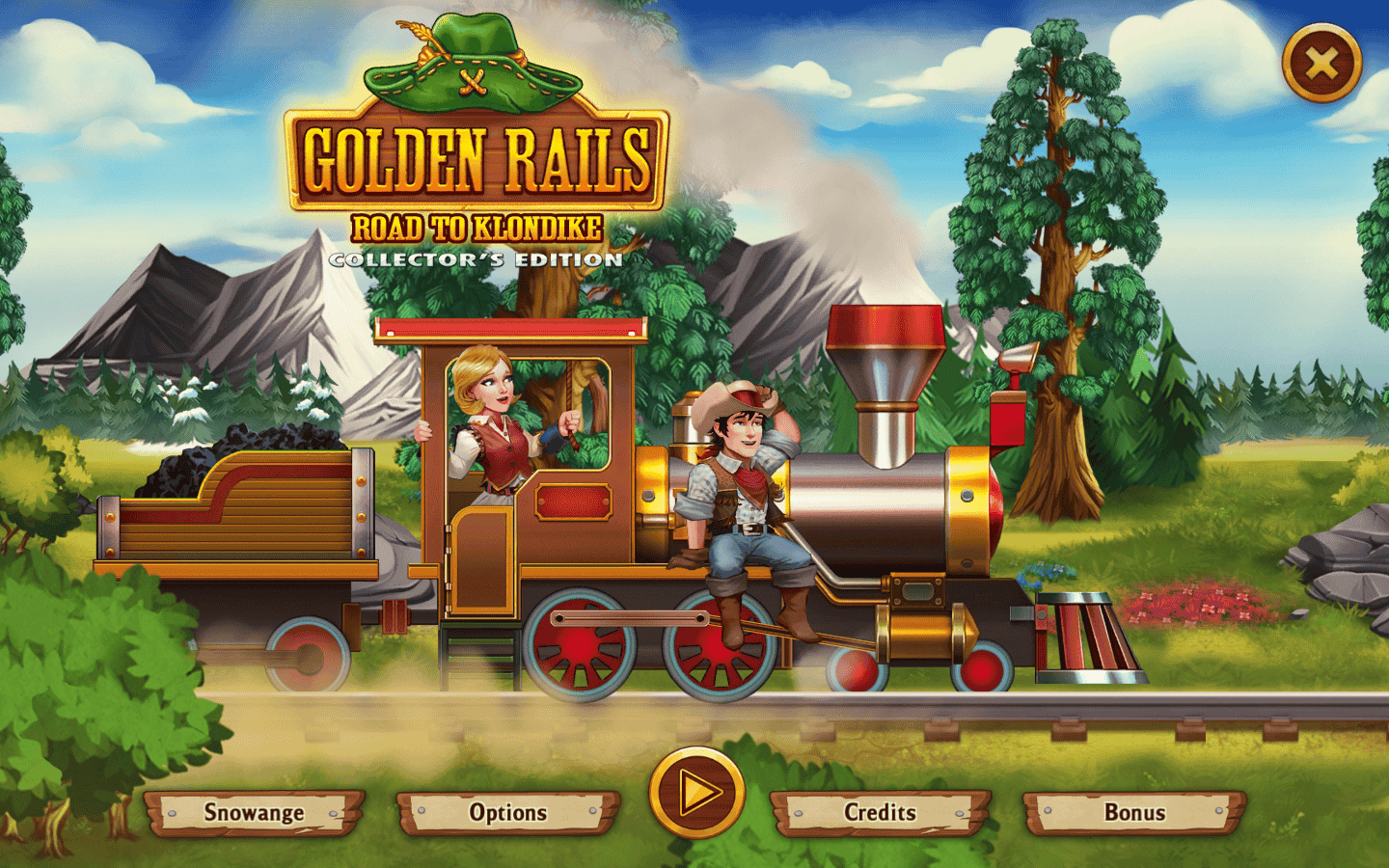
Task: Click the Snowange player profile sign
Action: [255, 813]
